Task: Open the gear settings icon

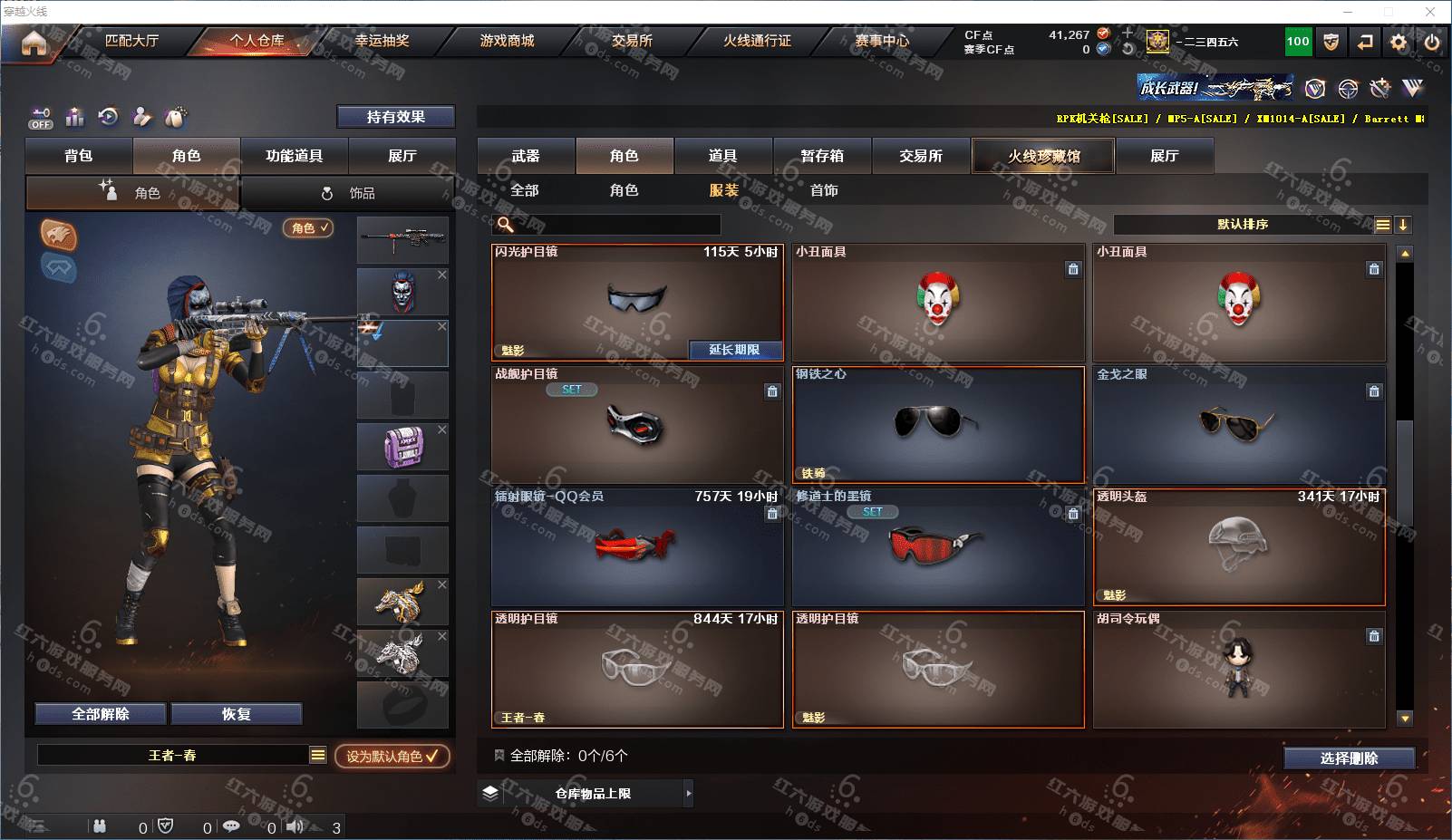Action: coord(1399,43)
